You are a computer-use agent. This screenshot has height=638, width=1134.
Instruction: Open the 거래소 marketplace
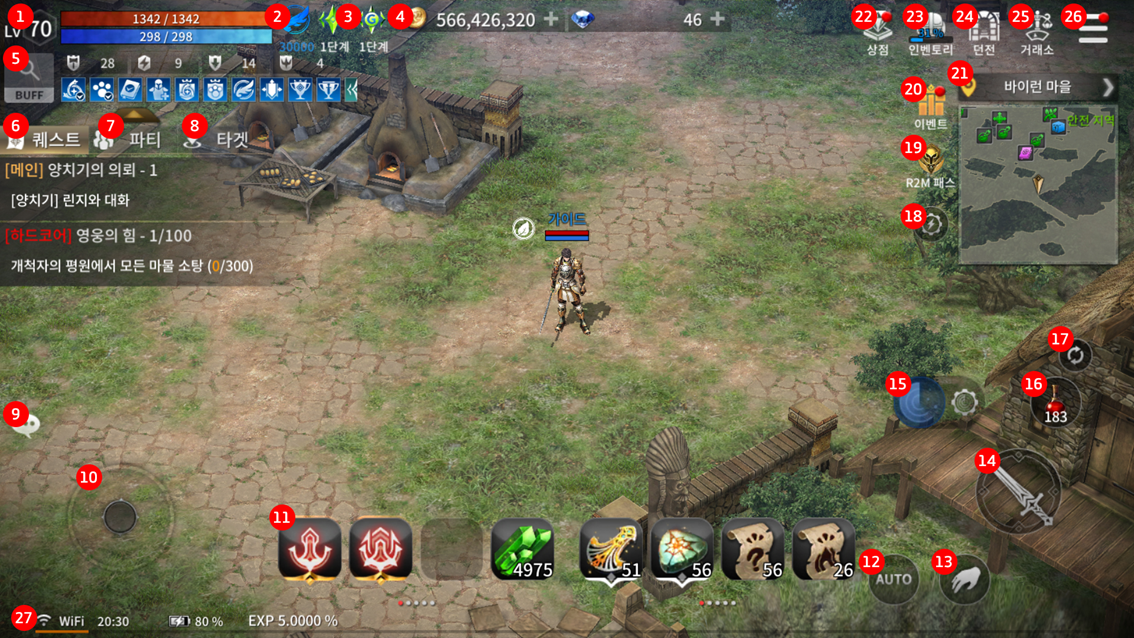(1037, 31)
